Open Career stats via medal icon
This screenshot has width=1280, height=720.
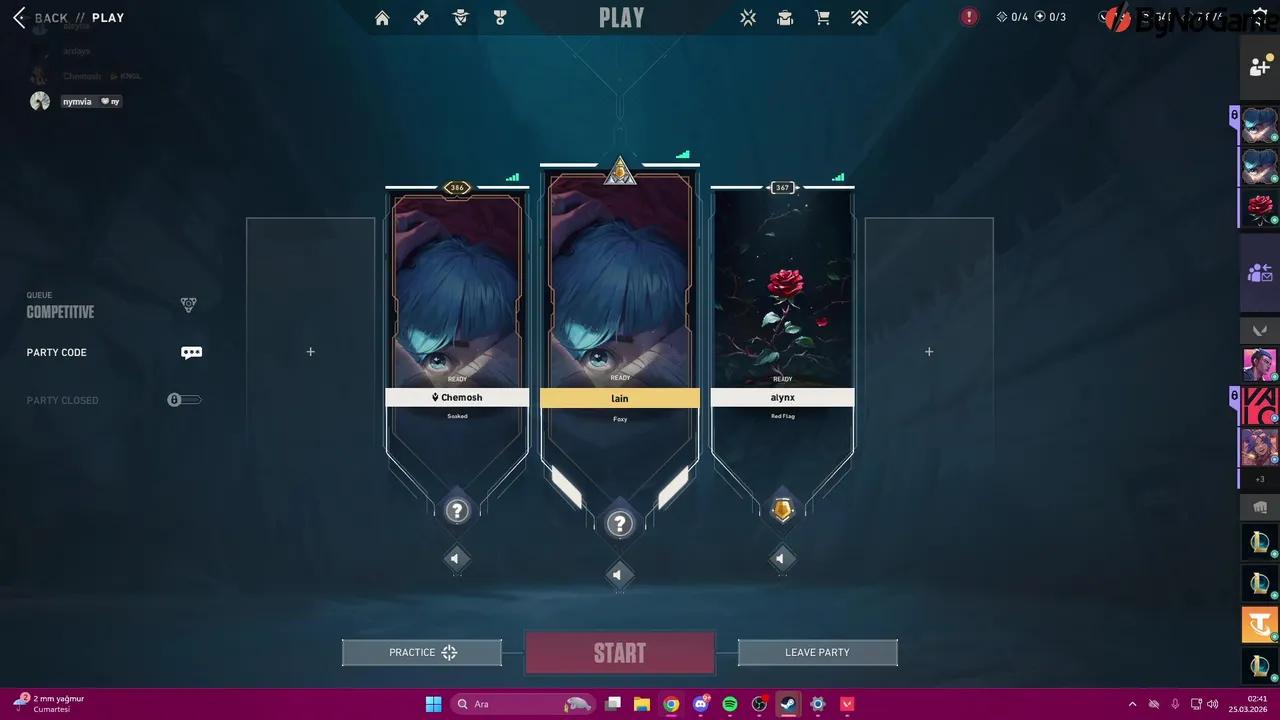click(x=500, y=17)
